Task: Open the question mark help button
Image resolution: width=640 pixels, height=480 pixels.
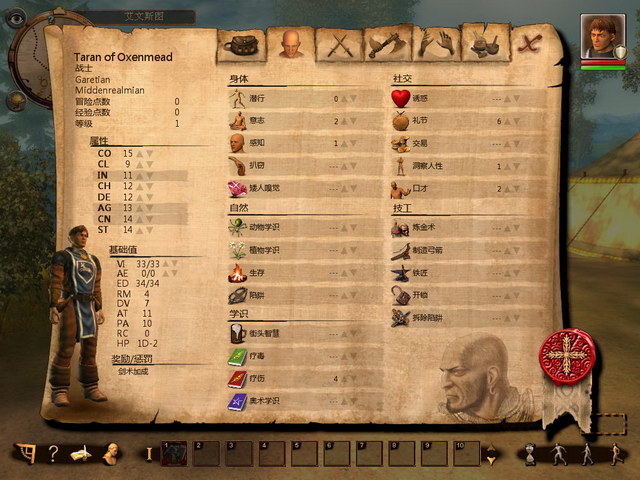Action: (53, 453)
